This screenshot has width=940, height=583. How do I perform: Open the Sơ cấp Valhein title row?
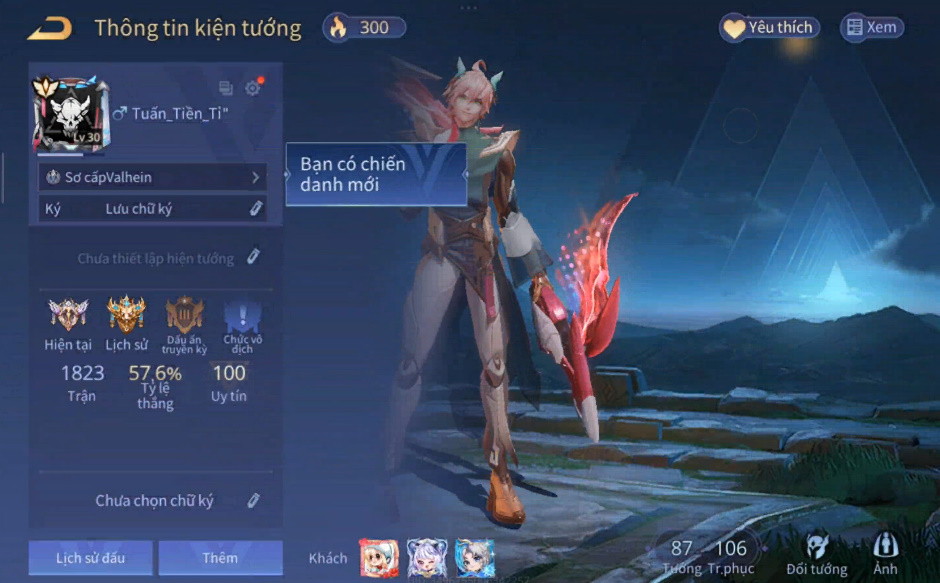152,177
